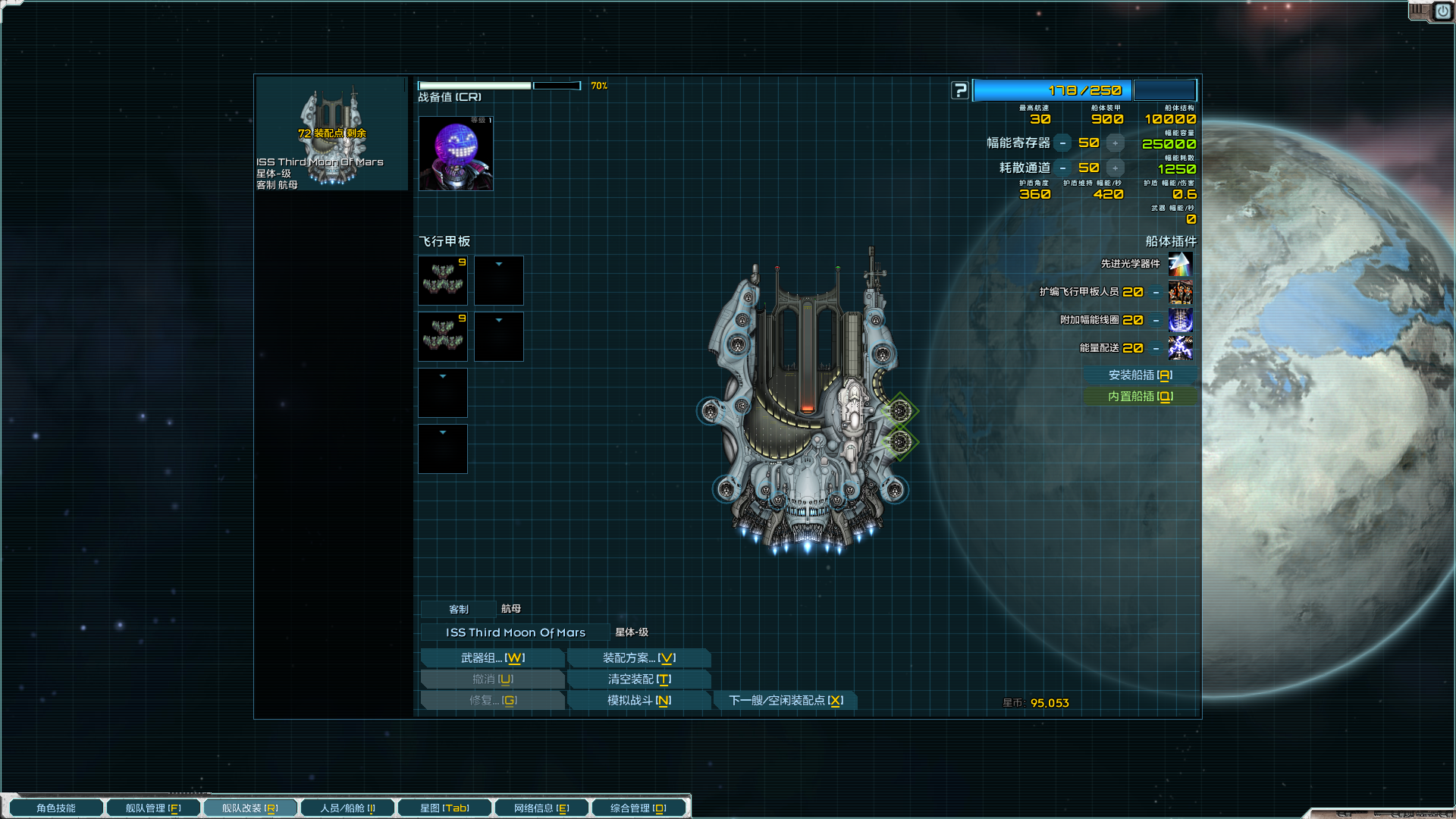Open the second empty fighter bay dropdown
This screenshot has width=1456, height=819.
click(x=498, y=321)
